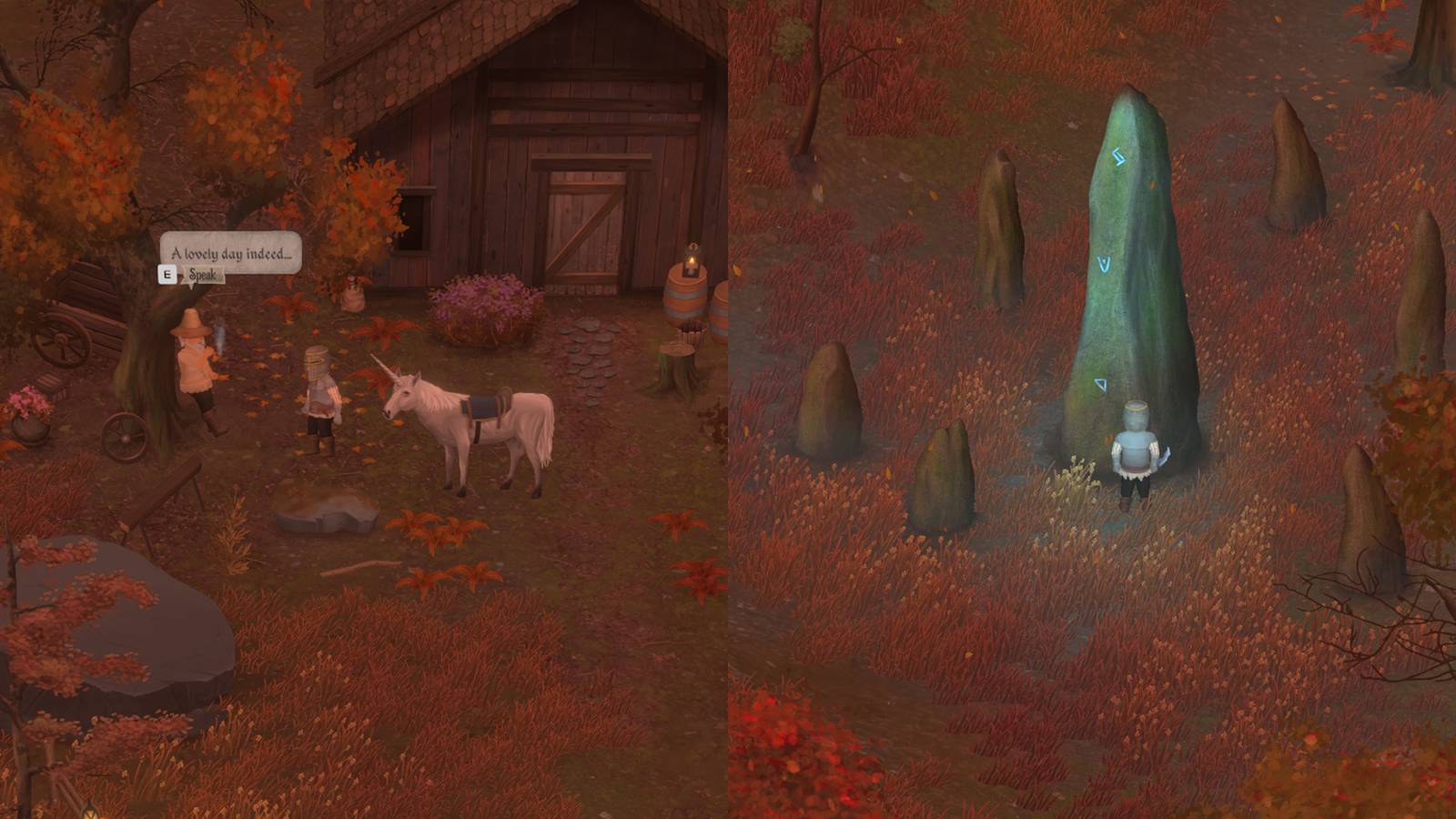Image resolution: width=1456 pixels, height=819 pixels.
Task: Click the topmost blue rune on the standing stone
Action: coord(1117,157)
